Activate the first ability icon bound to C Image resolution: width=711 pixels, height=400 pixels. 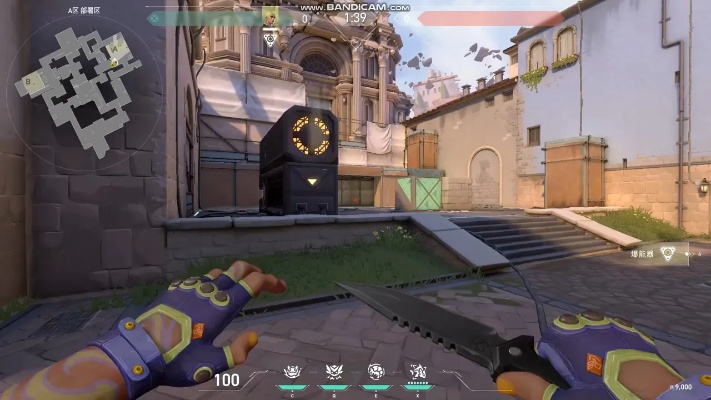[292, 371]
